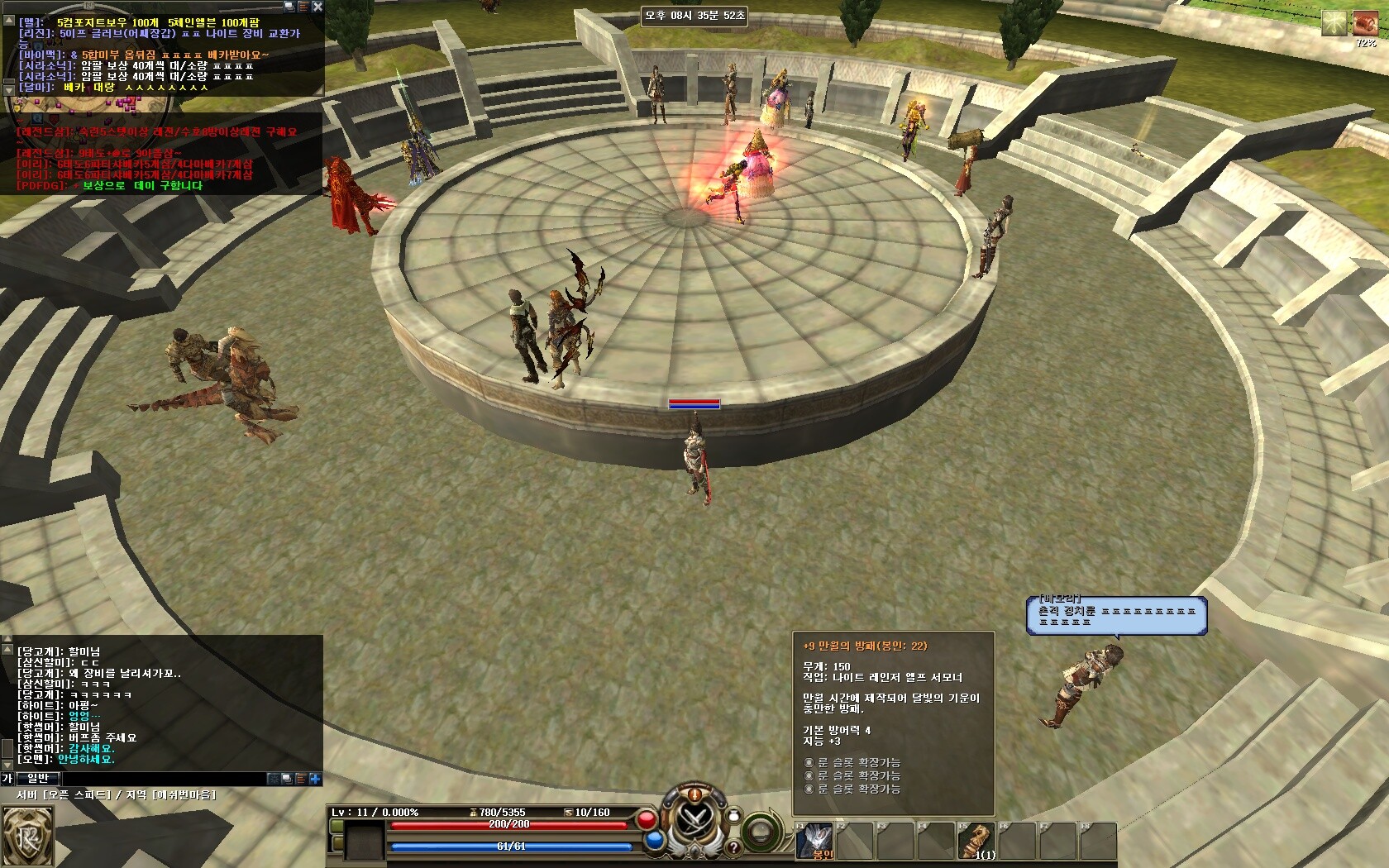Image resolution: width=1389 pixels, height=868 pixels.
Task: Click the blue mana potion orb
Action: 655,841
